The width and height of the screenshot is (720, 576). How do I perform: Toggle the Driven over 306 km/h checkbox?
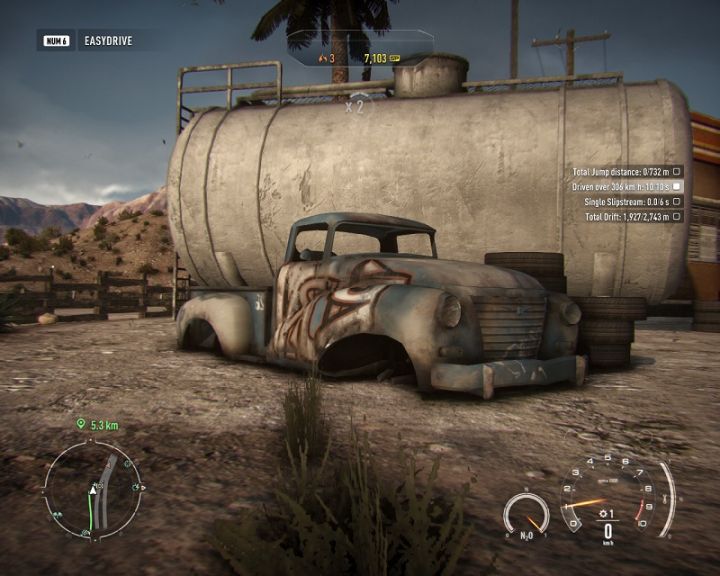(677, 186)
